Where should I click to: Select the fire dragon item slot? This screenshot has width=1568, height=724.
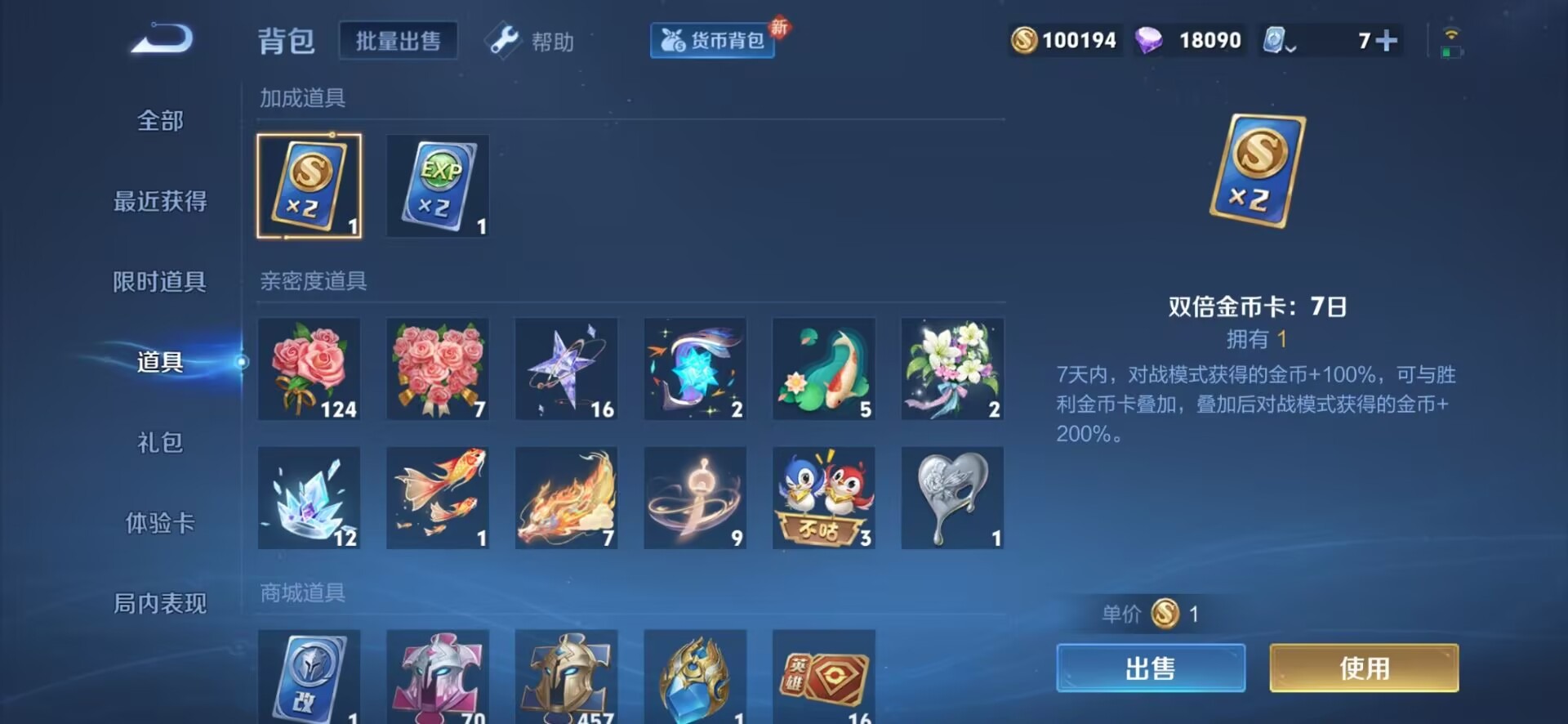point(566,498)
